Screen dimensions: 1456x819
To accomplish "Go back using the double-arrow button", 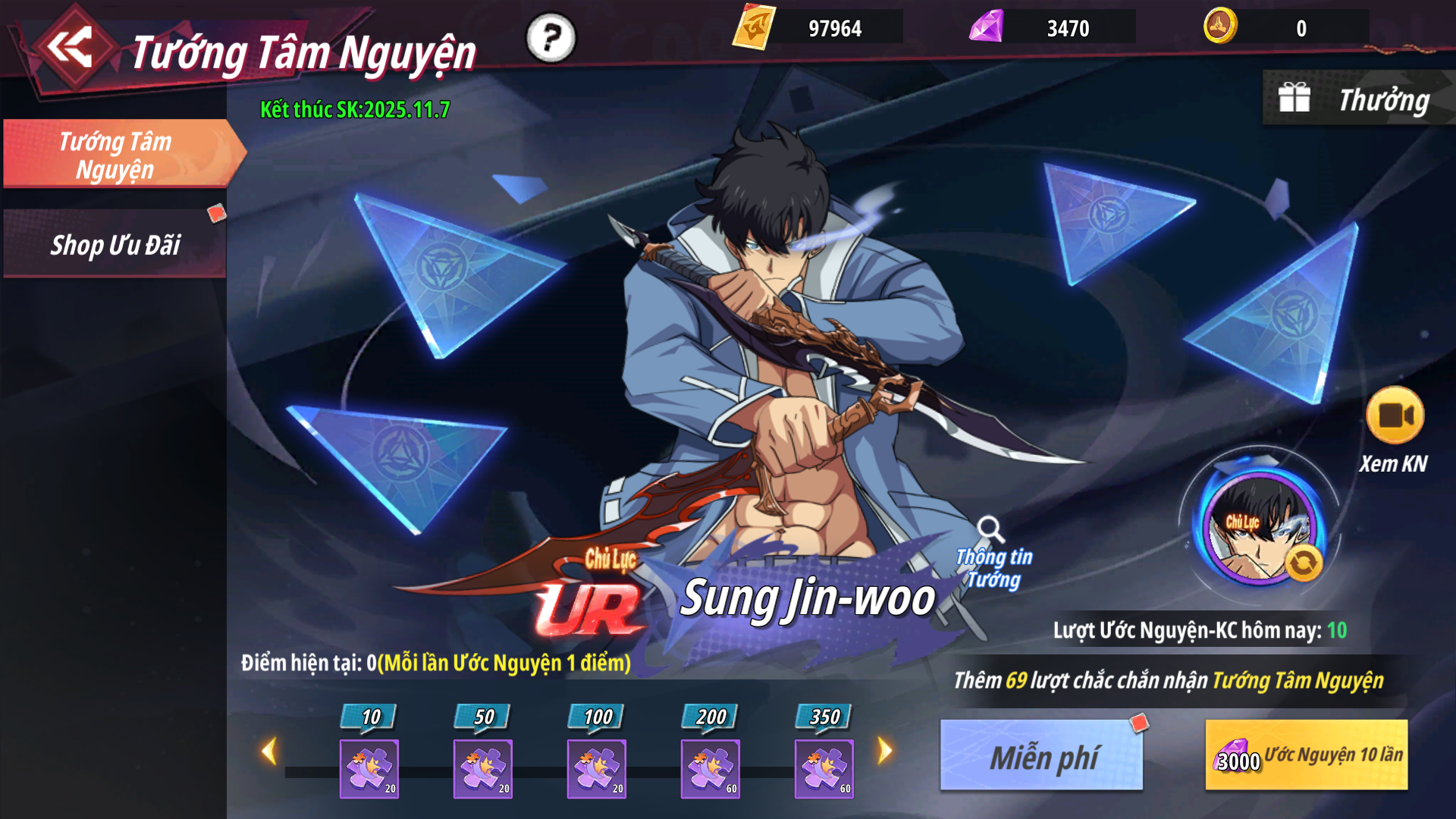I will [x=71, y=47].
